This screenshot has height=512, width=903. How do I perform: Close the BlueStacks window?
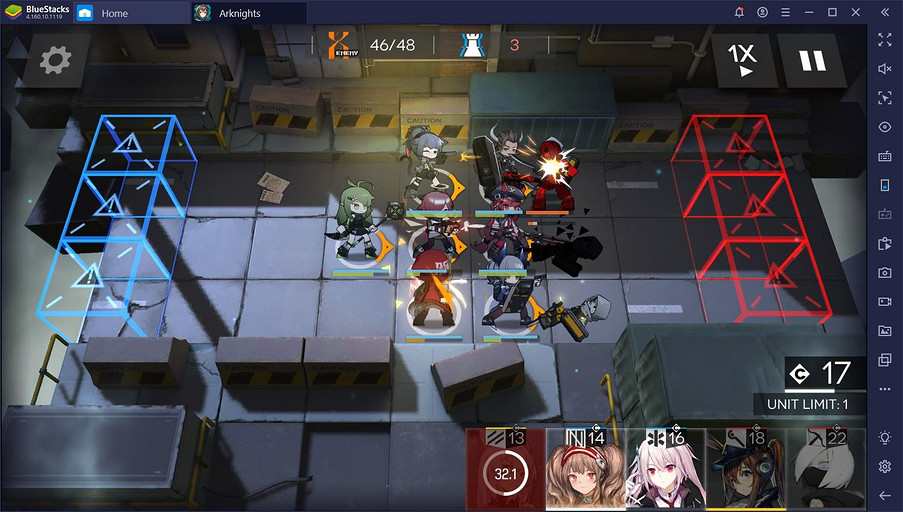click(857, 13)
